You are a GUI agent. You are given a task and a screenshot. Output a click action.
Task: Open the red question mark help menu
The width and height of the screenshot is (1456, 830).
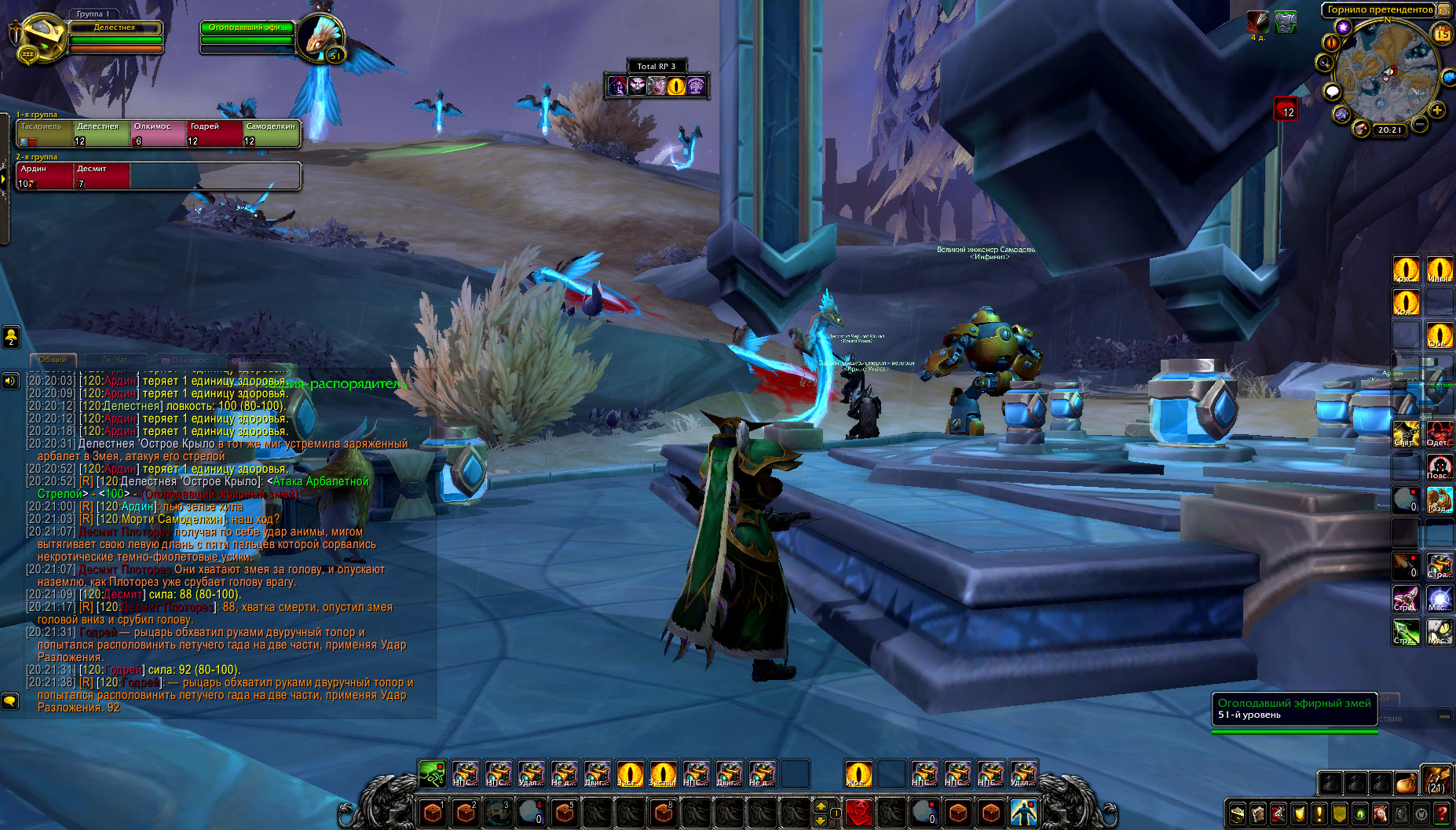coord(1442,814)
